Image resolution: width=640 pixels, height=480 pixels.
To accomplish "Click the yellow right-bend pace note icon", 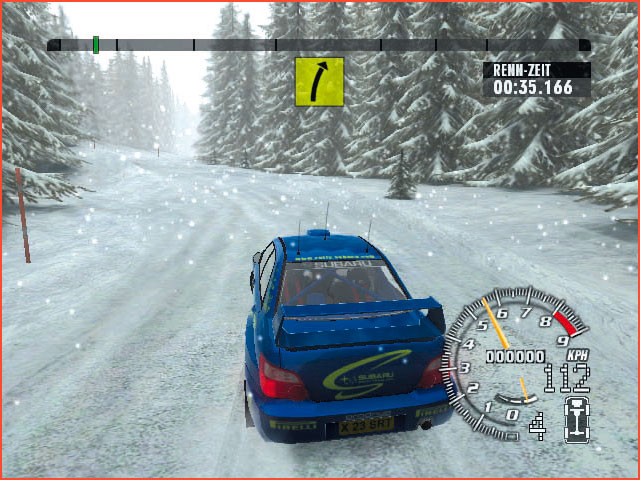I will coord(319,81).
